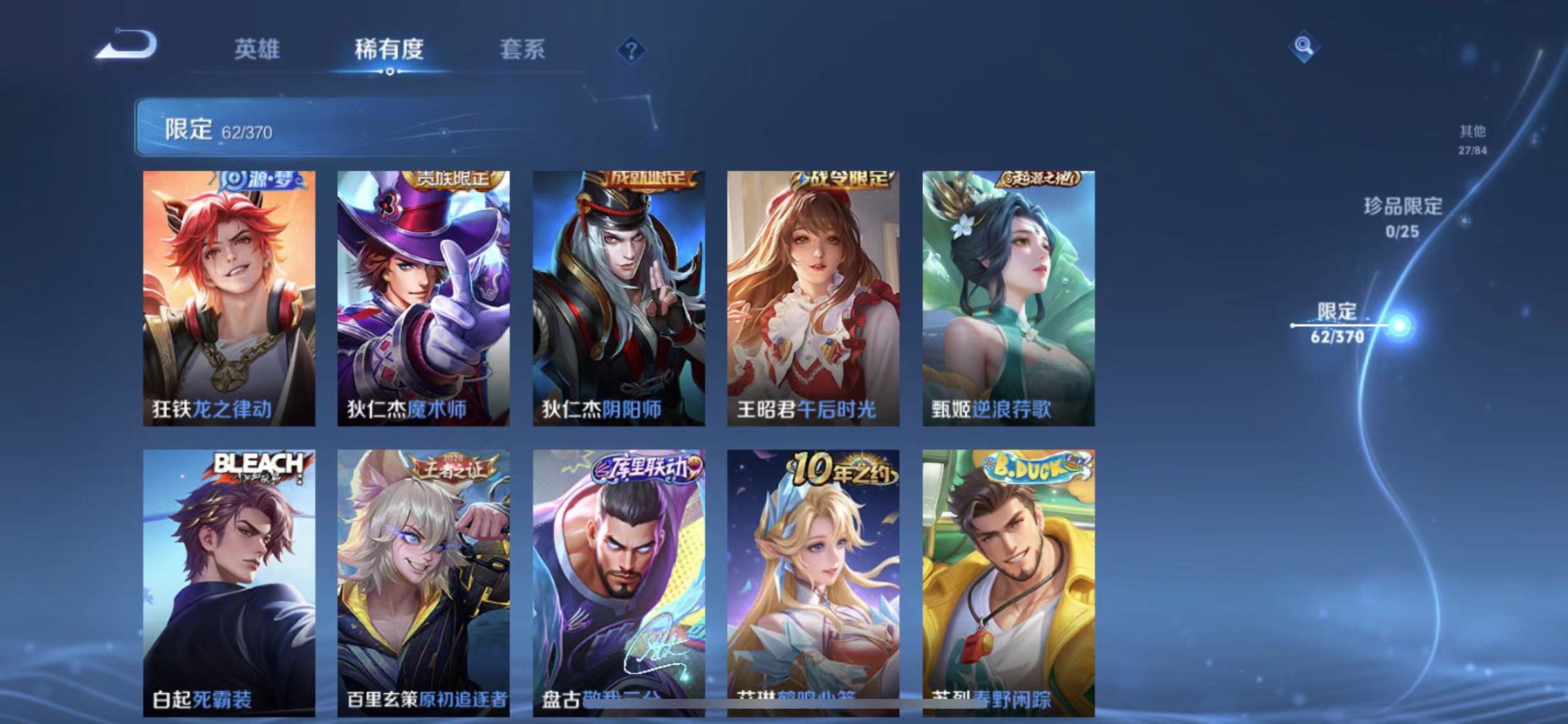Click the question mark help icon
Image resolution: width=1568 pixels, height=724 pixels.
[632, 50]
